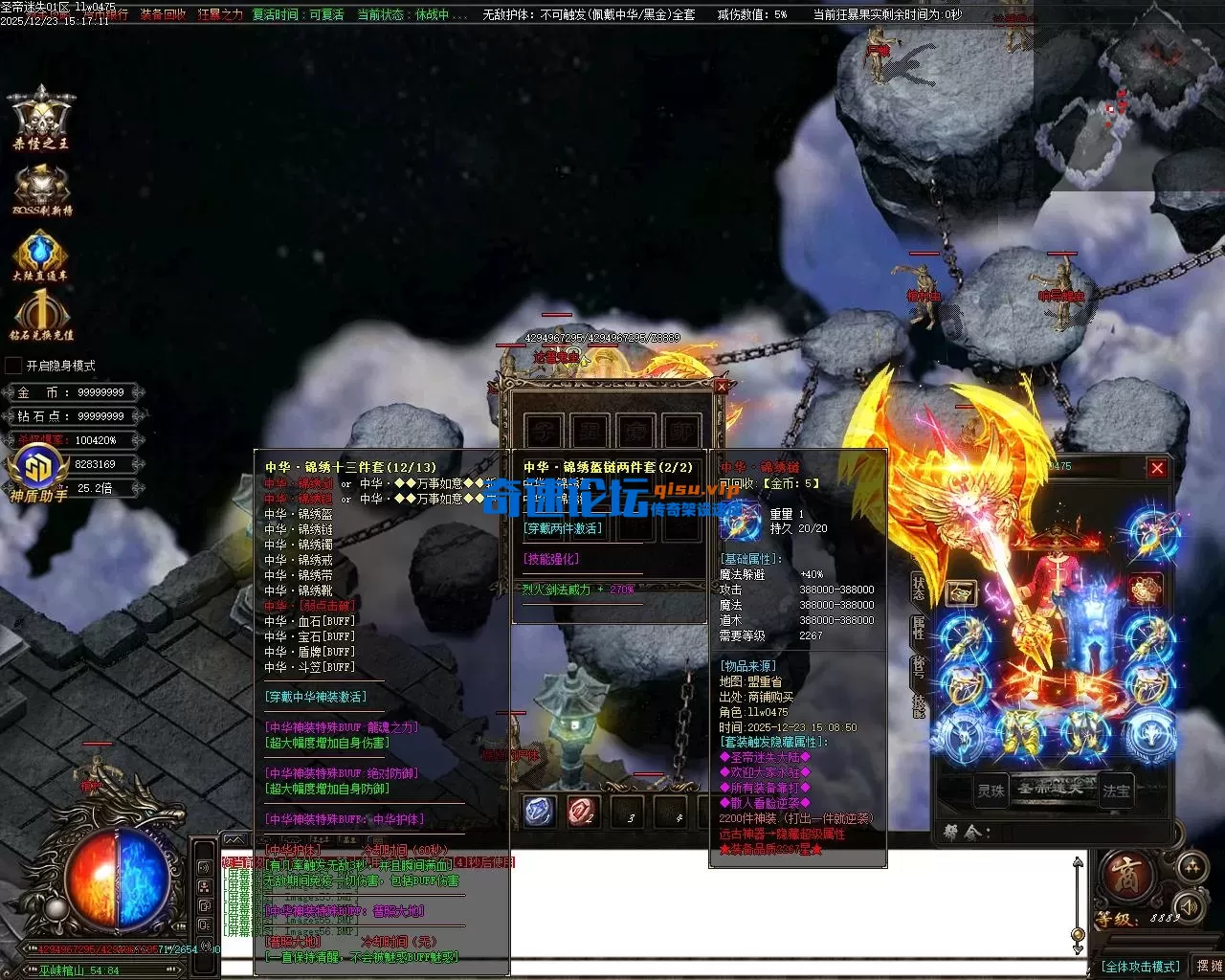The image size is (1225, 980).
Task: Open the 钻石兑换充值 recharge icon
Action: tap(41, 314)
